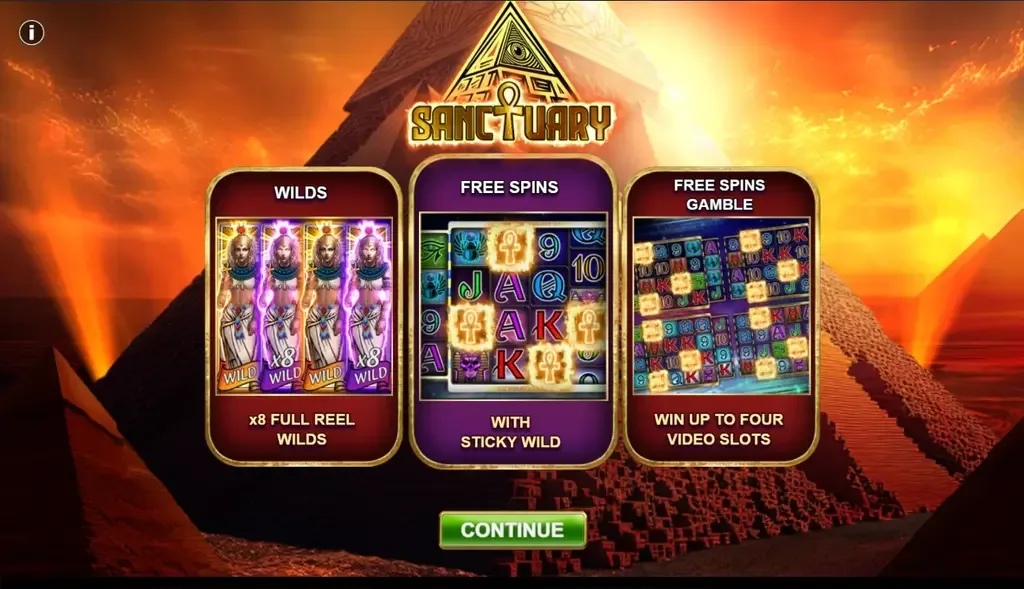
Task: Open the info icon
Action: coord(32,33)
